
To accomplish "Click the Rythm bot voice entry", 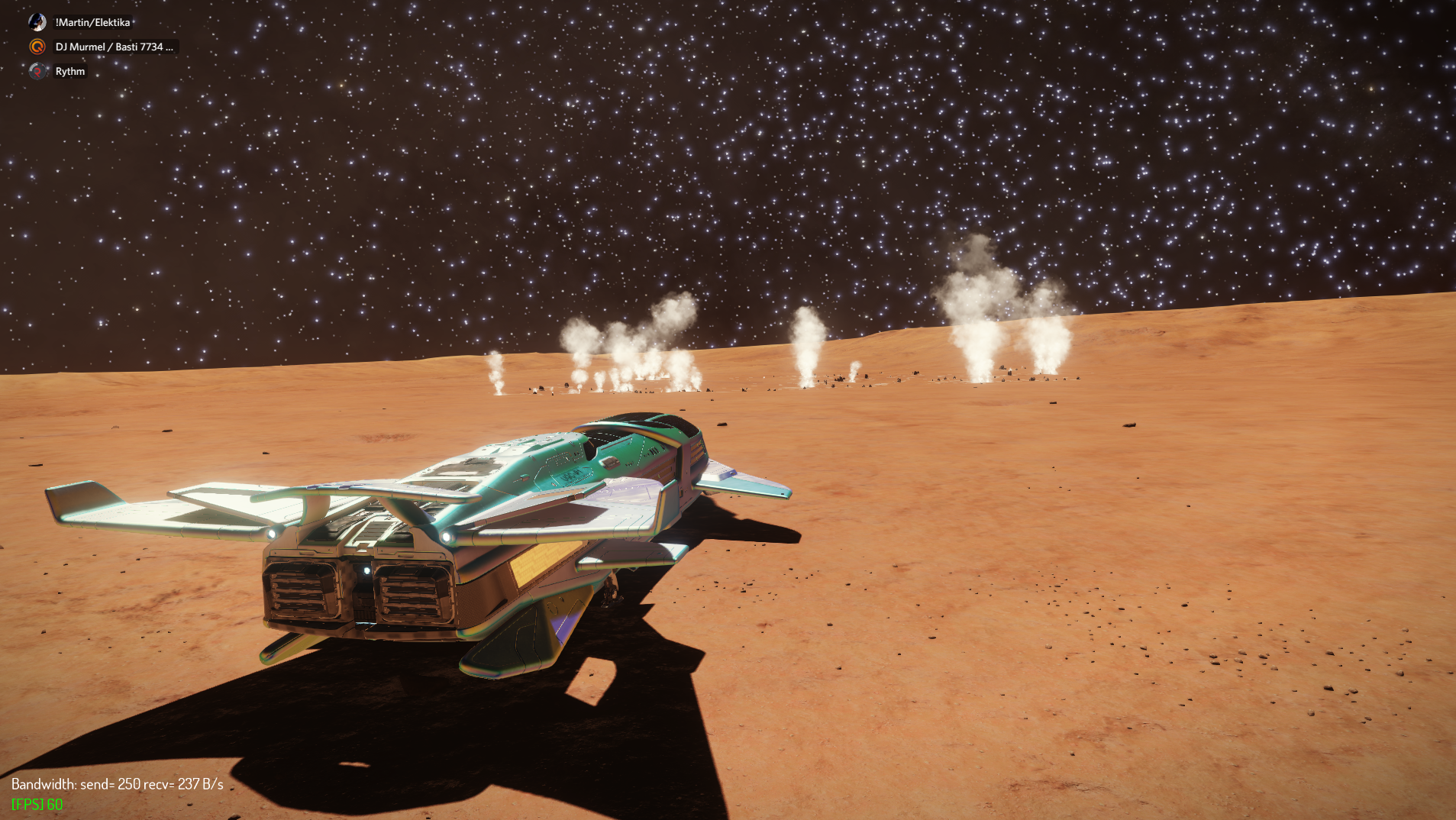I will click(x=69, y=71).
